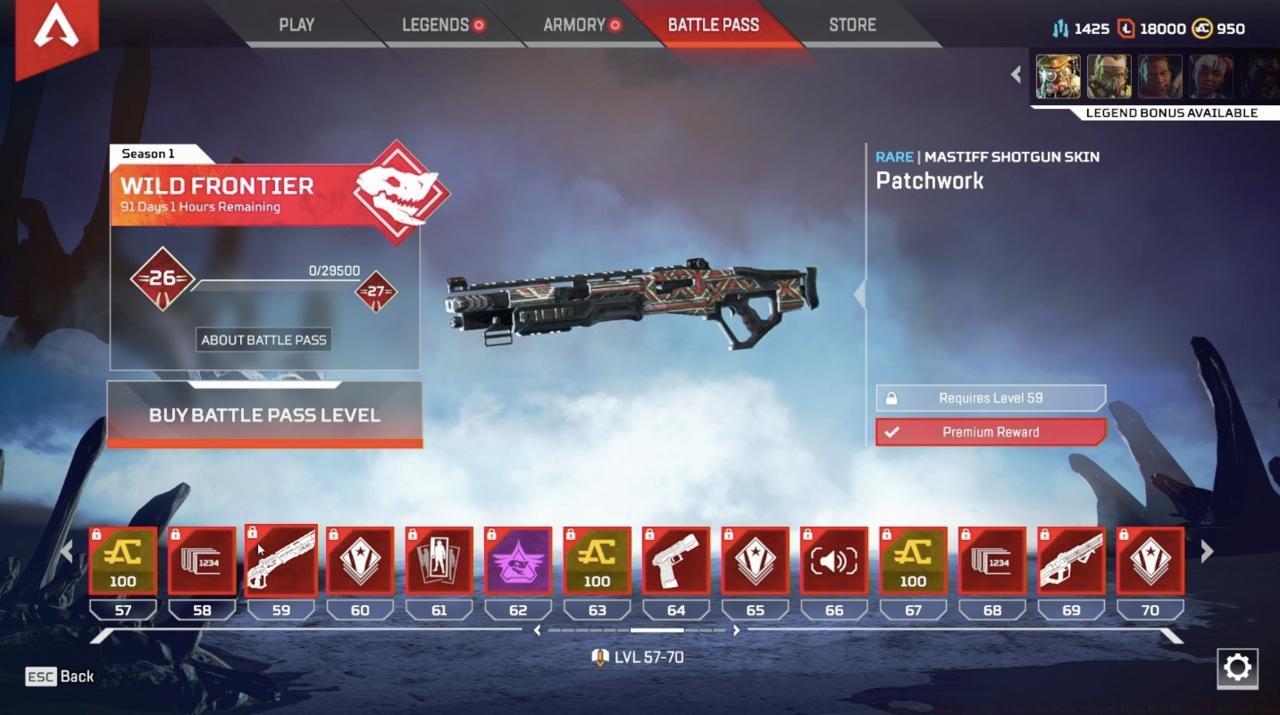Select the level 68 stat tracker reward
The width and height of the screenshot is (1280, 715).
tap(992, 561)
